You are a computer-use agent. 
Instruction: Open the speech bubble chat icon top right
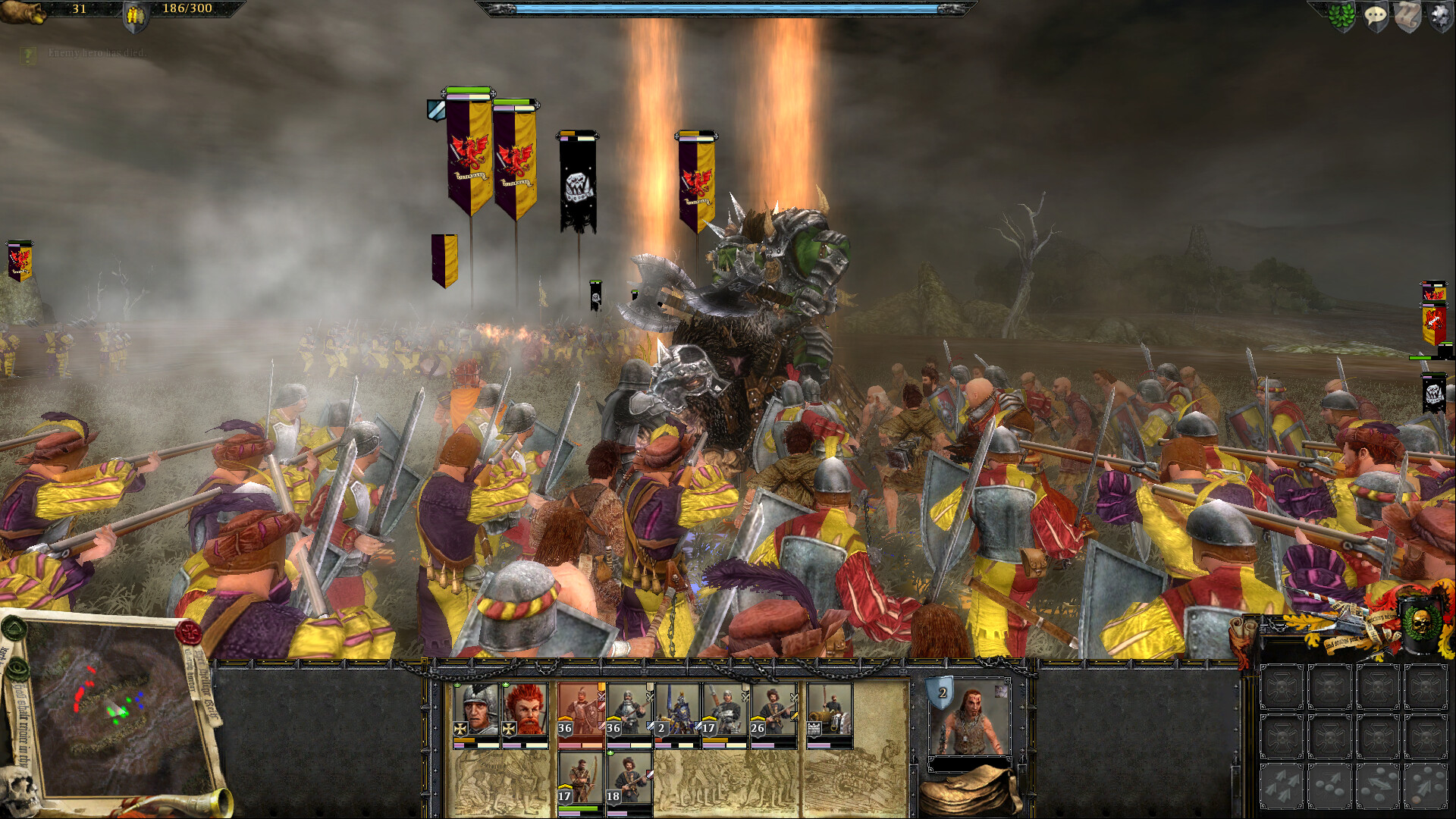(x=1376, y=17)
